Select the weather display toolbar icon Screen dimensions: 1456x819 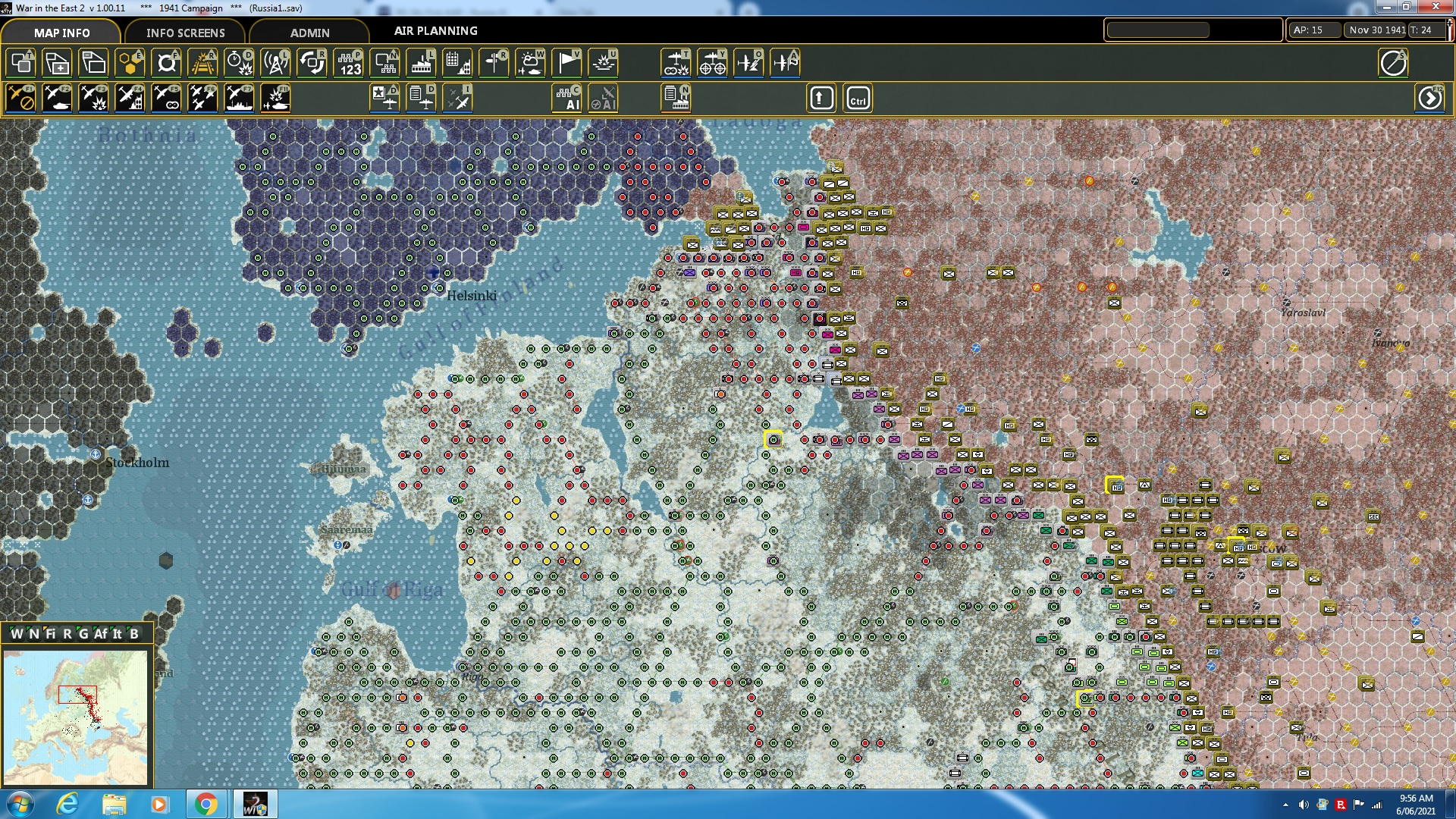coord(530,64)
